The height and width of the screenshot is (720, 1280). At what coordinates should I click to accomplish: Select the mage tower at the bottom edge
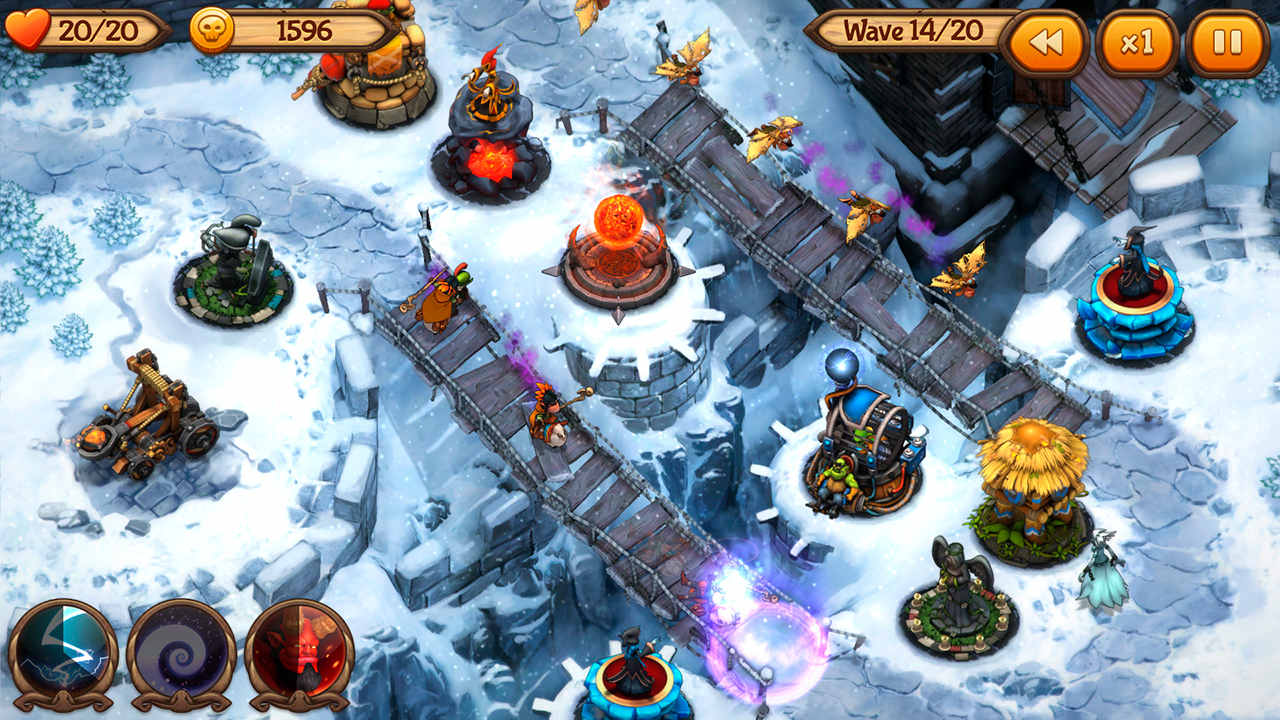pos(635,680)
